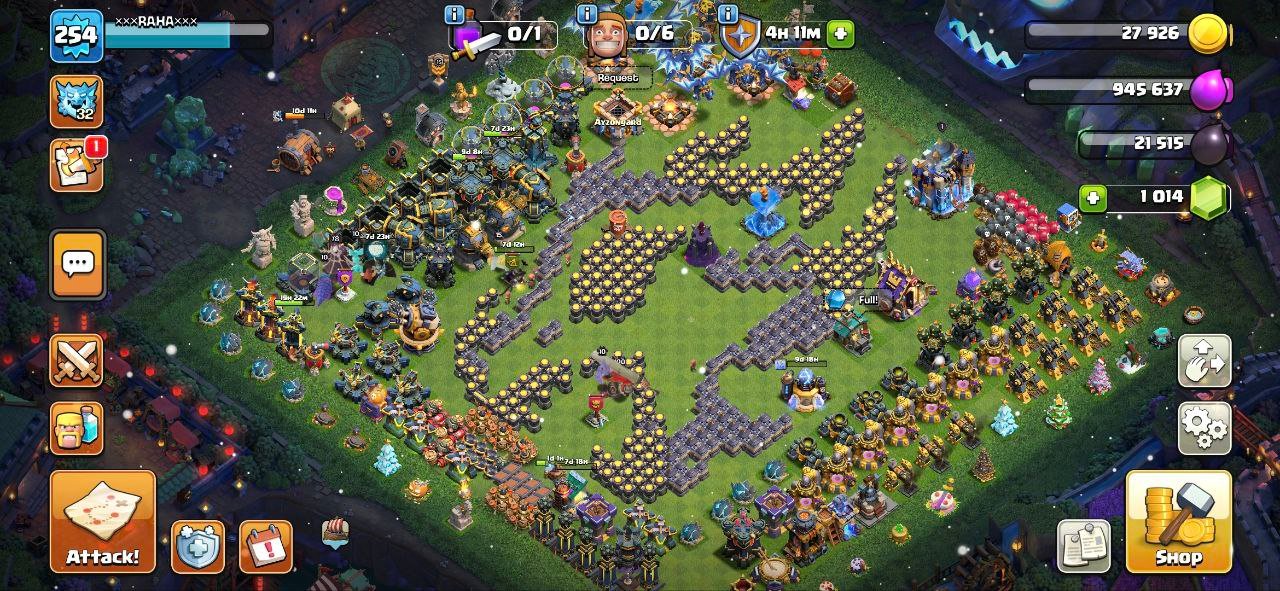Enter village layout edit mode
The image size is (1280, 591).
(1205, 362)
